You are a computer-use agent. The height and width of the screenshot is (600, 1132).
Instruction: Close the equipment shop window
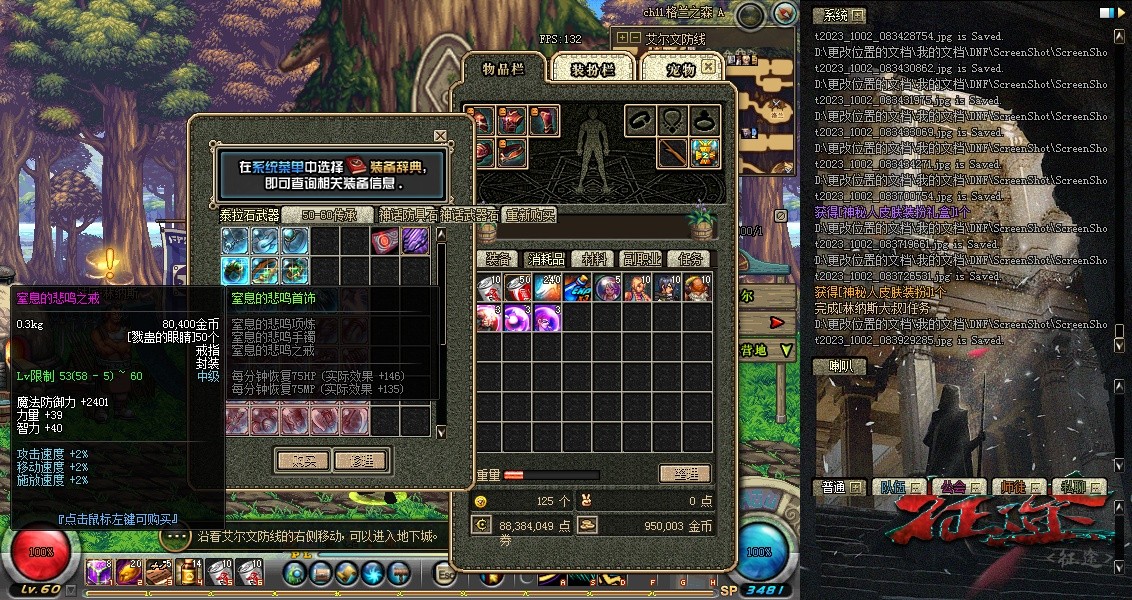tap(440, 135)
